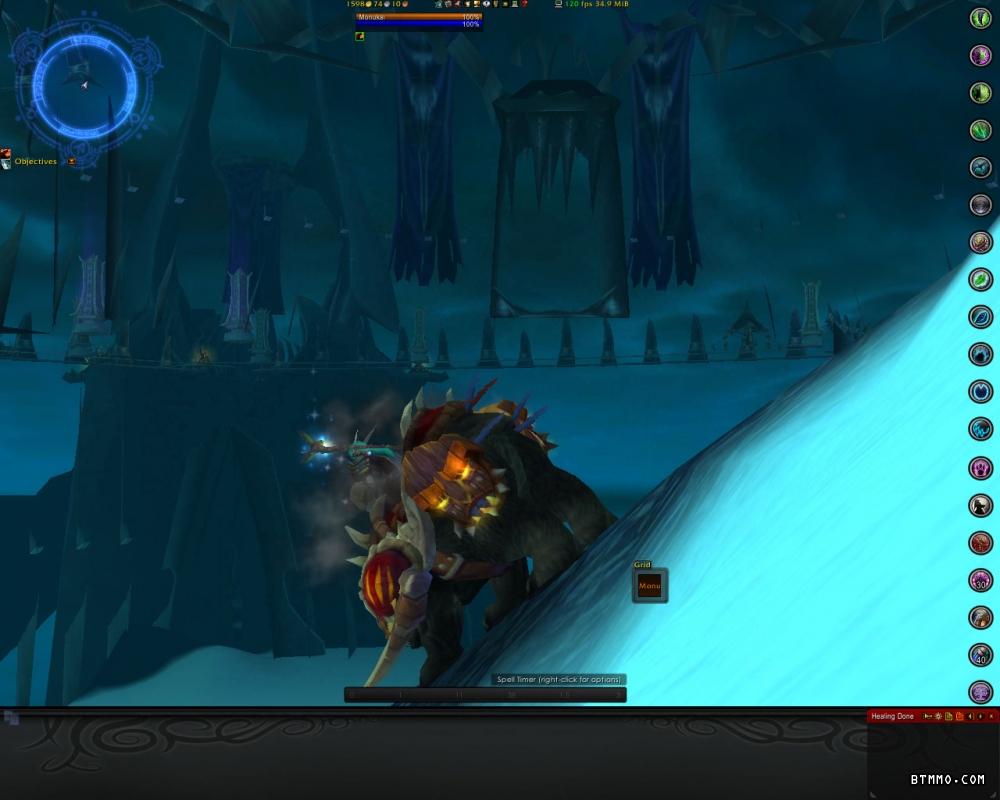Select the Healing Done meter title
Screen dimensions: 1000x800
[892, 716]
